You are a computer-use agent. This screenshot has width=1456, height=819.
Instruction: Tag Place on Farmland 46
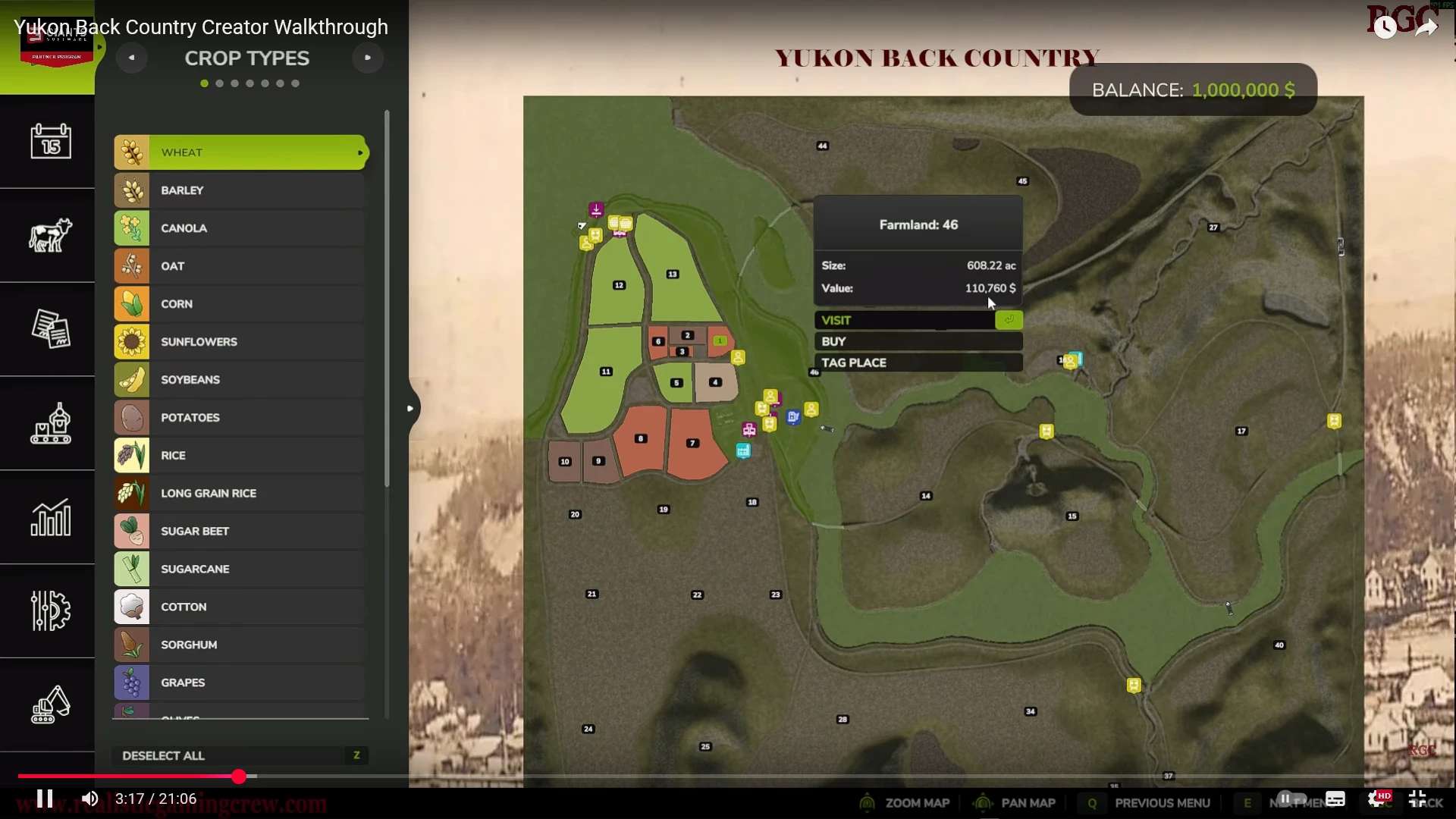pyautogui.click(x=918, y=362)
